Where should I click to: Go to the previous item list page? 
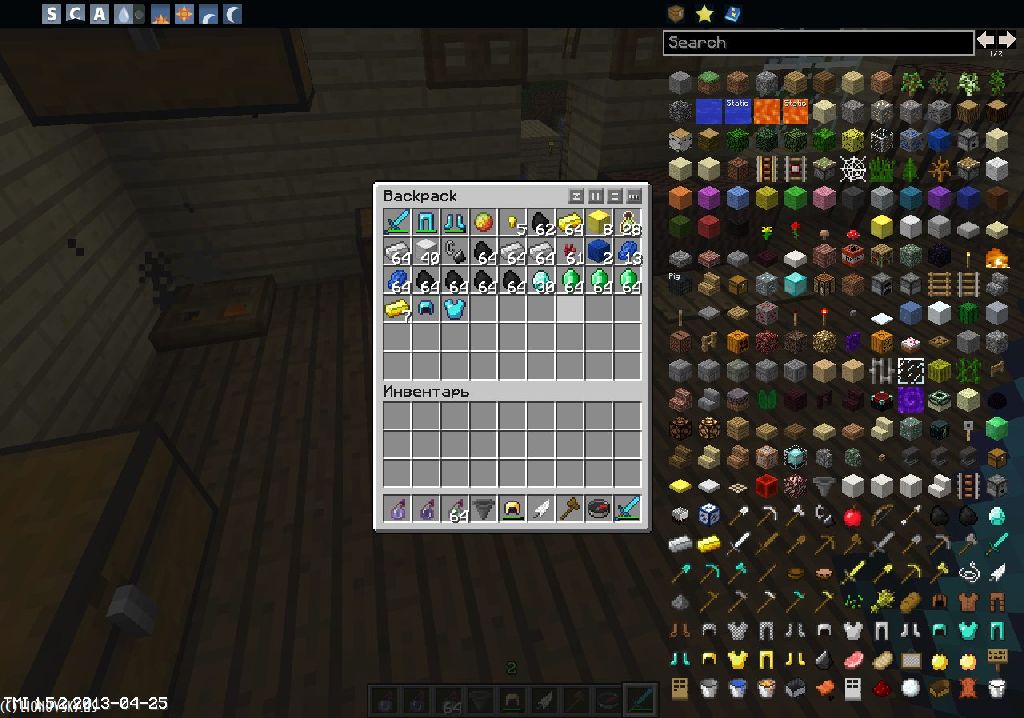coord(987,40)
